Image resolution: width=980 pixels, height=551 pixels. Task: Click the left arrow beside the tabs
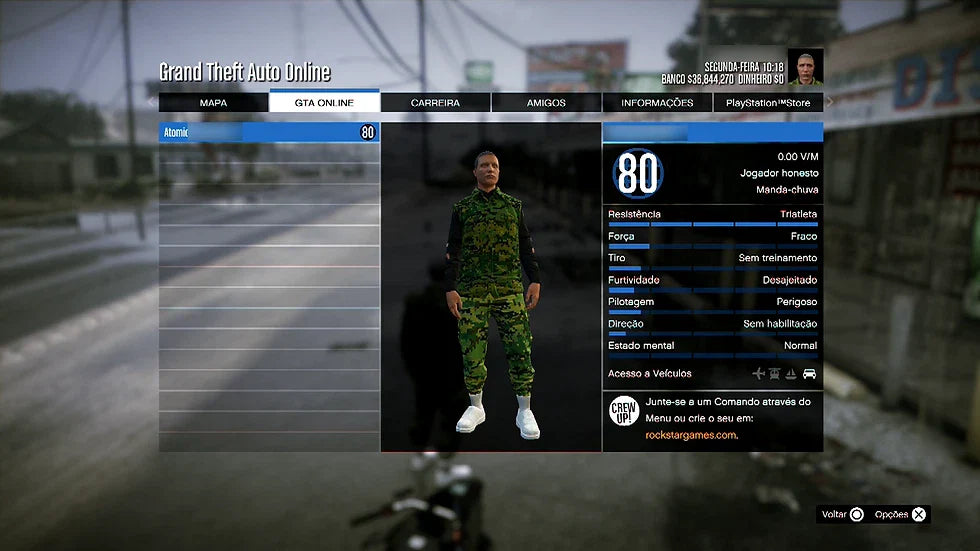tap(151, 102)
